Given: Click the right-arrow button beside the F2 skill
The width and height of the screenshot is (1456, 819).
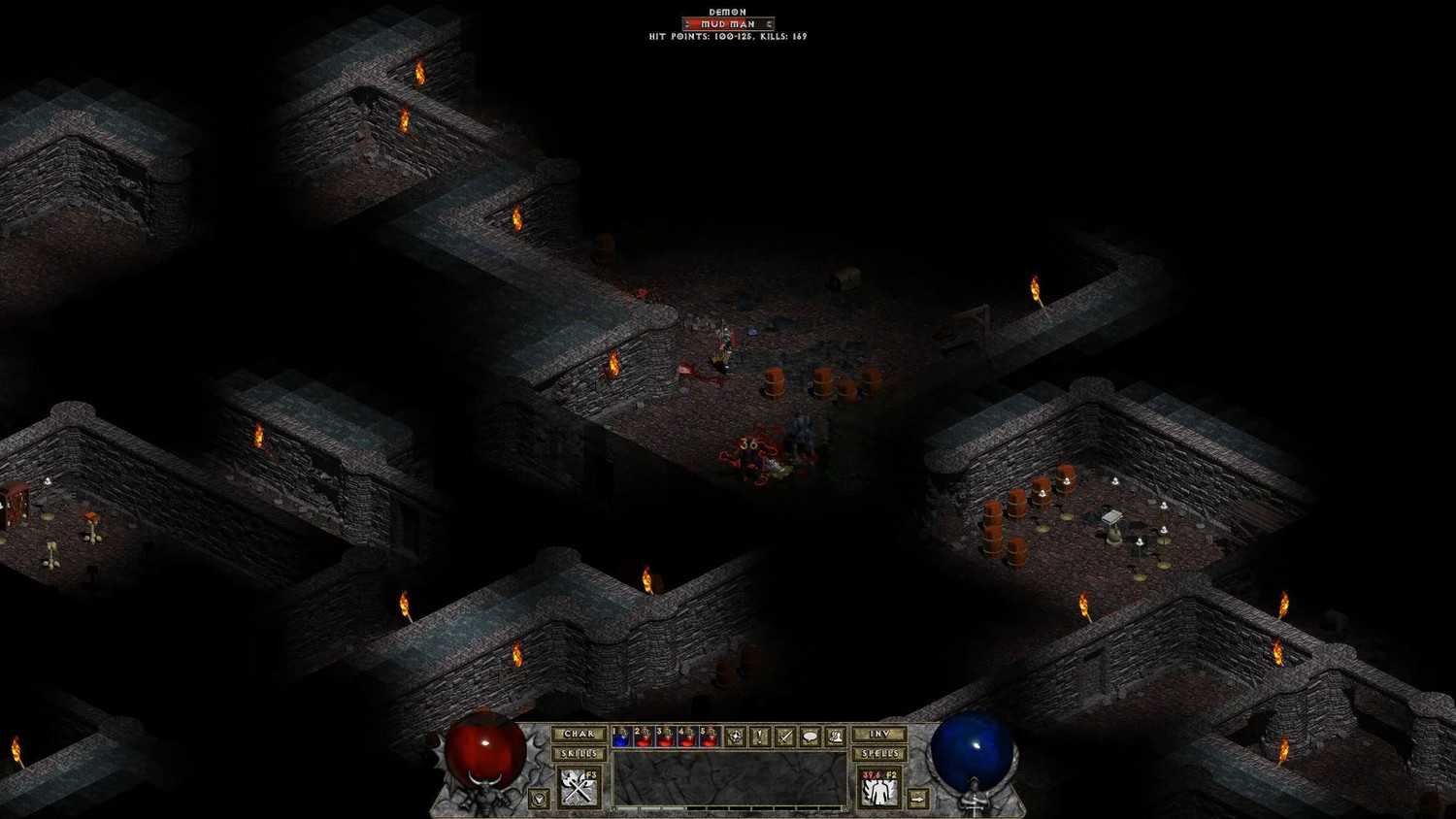Looking at the screenshot, I should tap(917, 799).
